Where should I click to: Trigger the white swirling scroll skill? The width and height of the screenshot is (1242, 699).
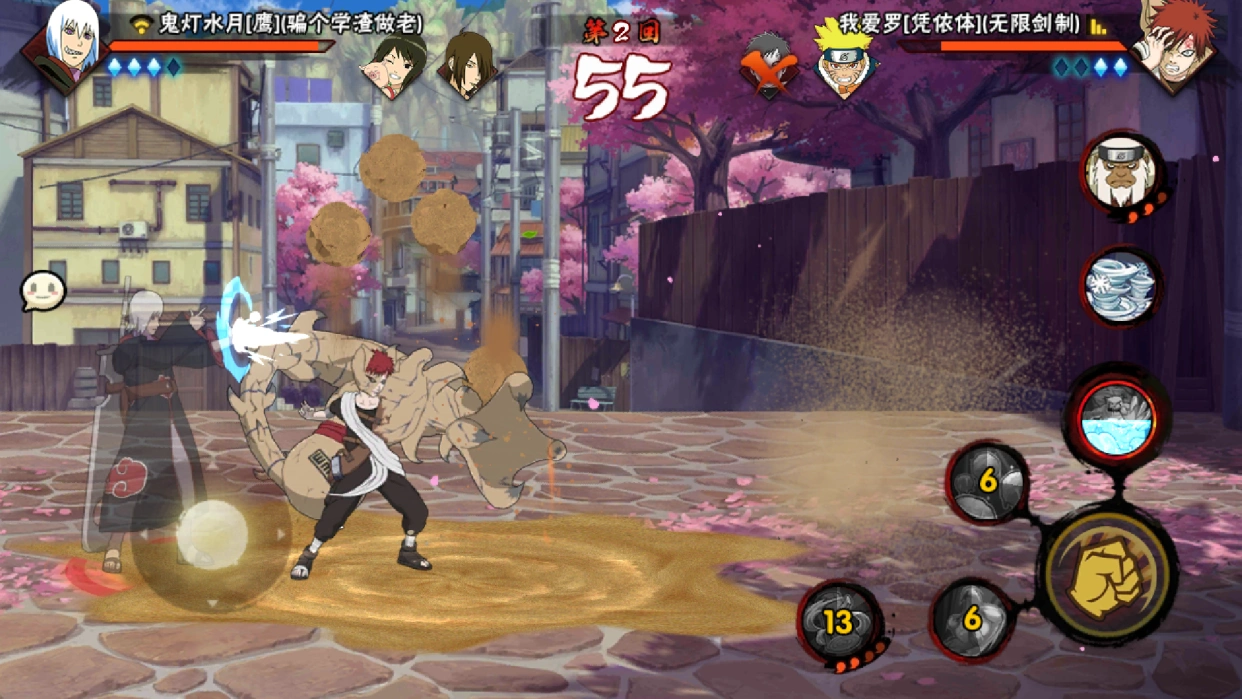coord(1120,287)
